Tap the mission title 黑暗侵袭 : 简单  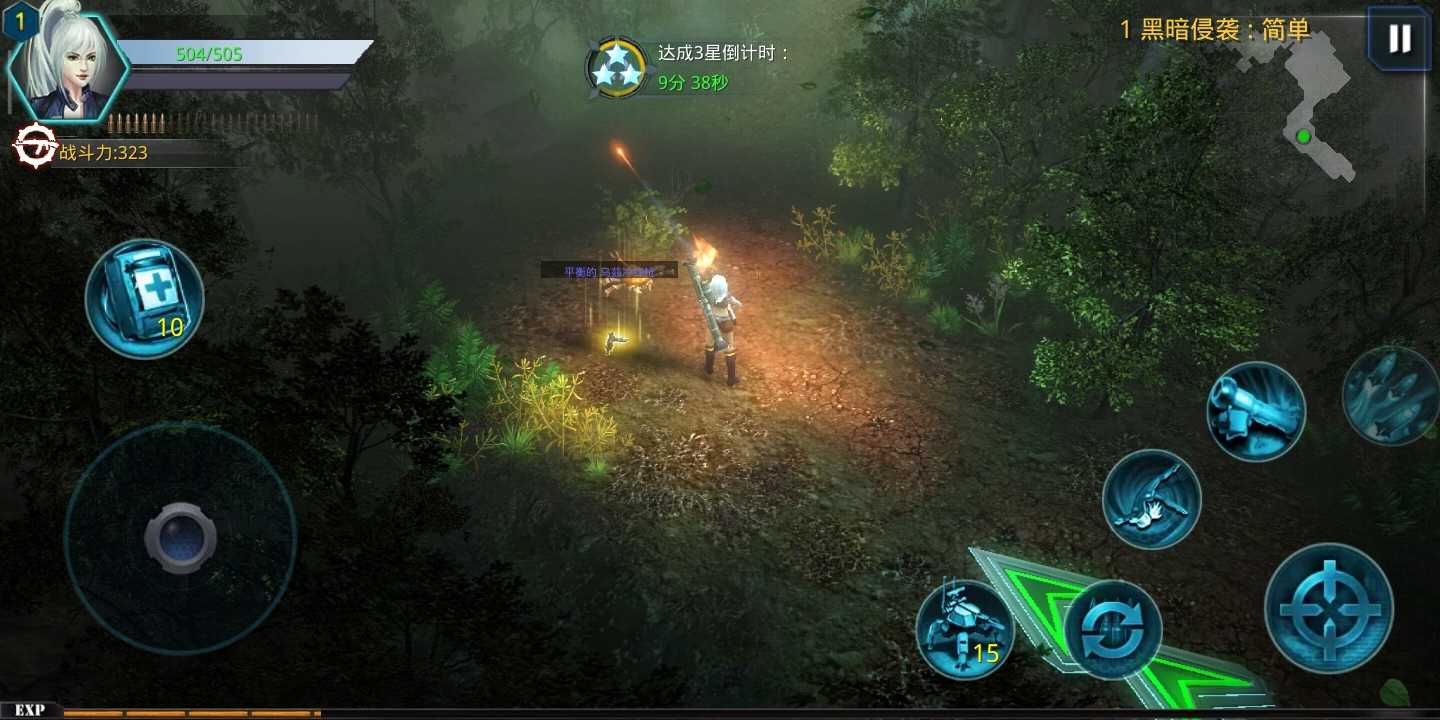1213,31
